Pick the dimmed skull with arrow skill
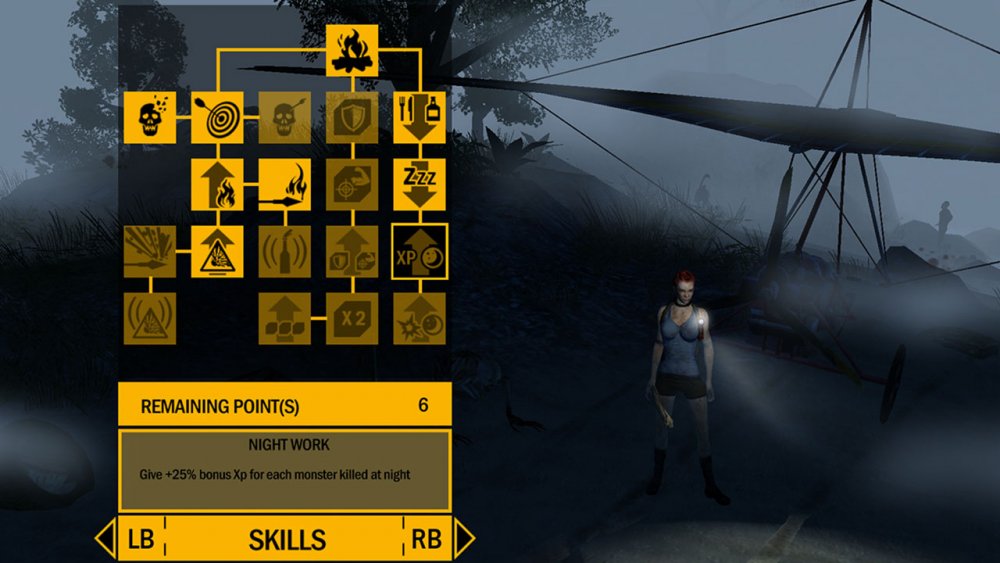Screen dimensions: 1000x563 [x=285, y=117]
